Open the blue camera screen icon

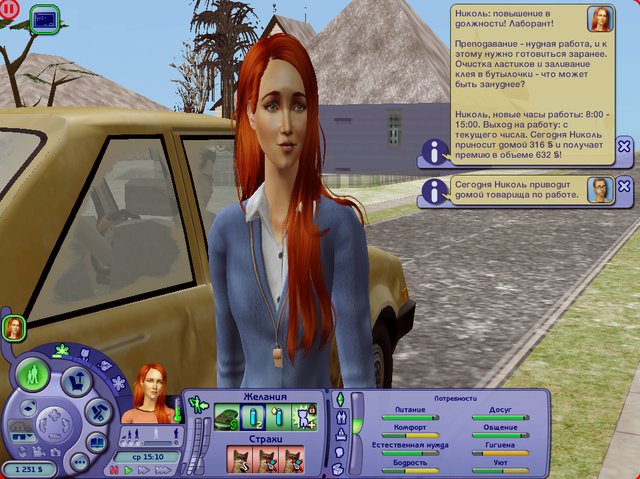tap(44, 17)
